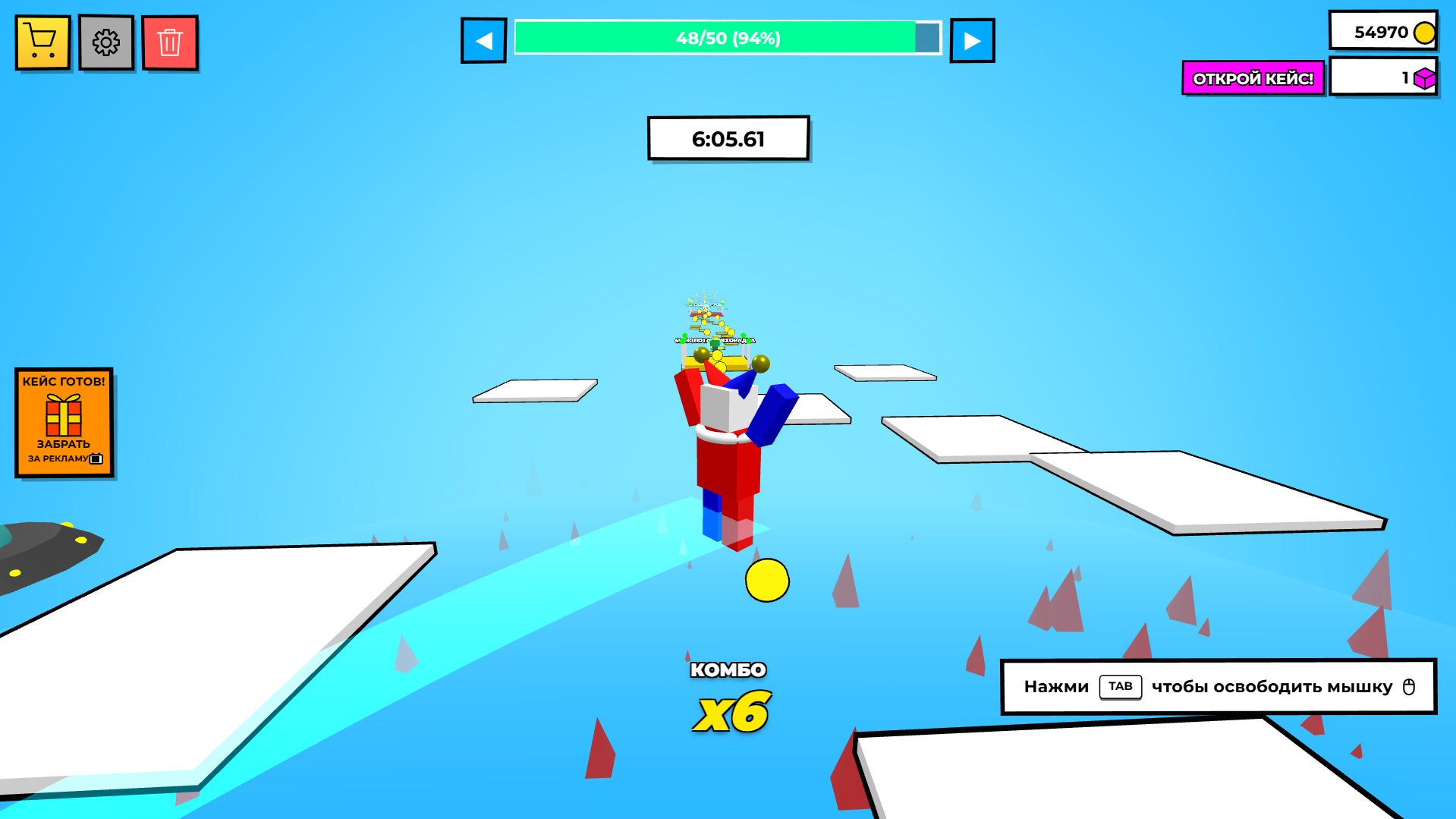Click the case count field showing 1
Image resolution: width=1456 pixels, height=819 pixels.
point(1382,77)
